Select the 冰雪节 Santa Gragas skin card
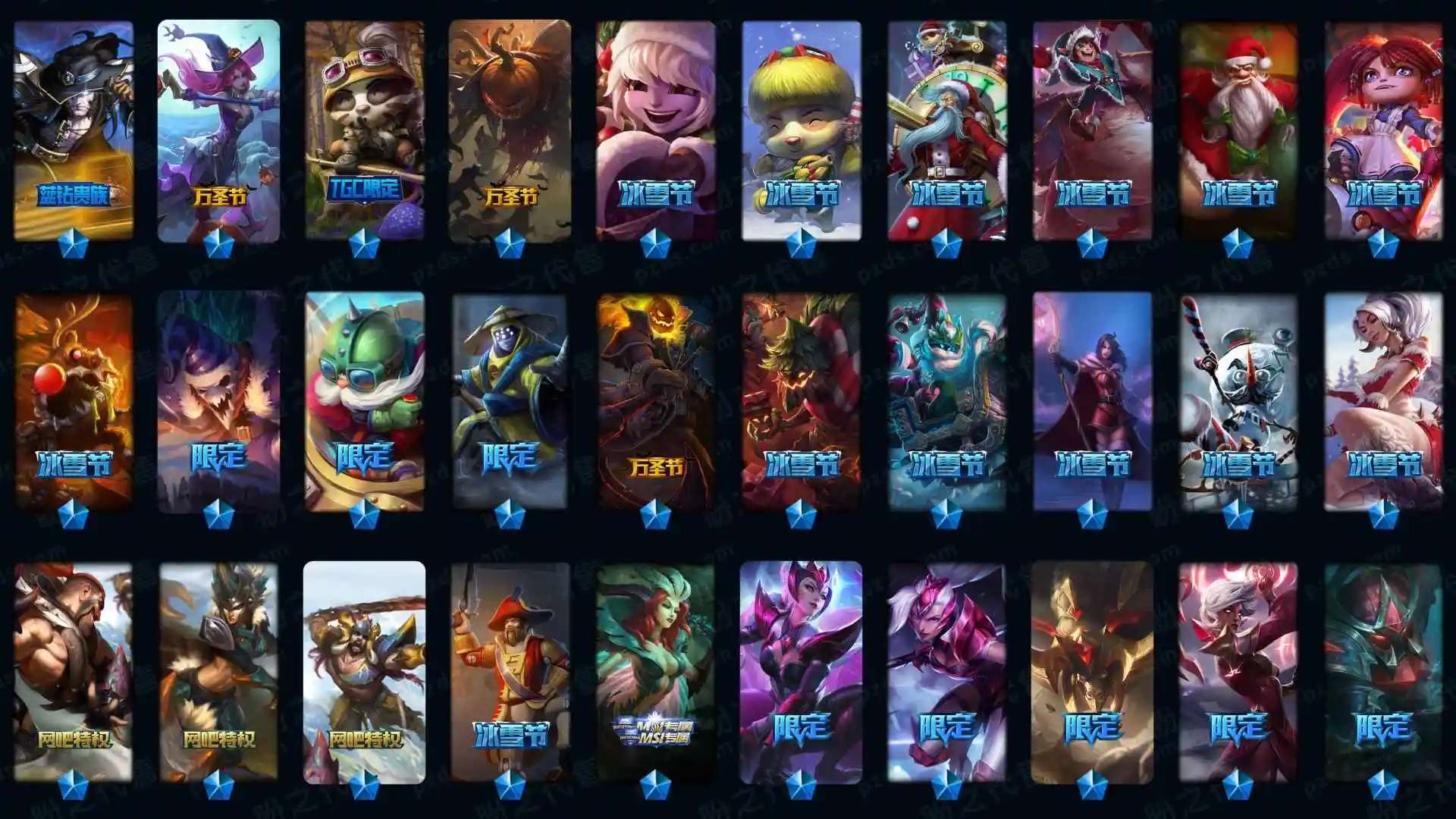This screenshot has height=819, width=1456. 1238,129
